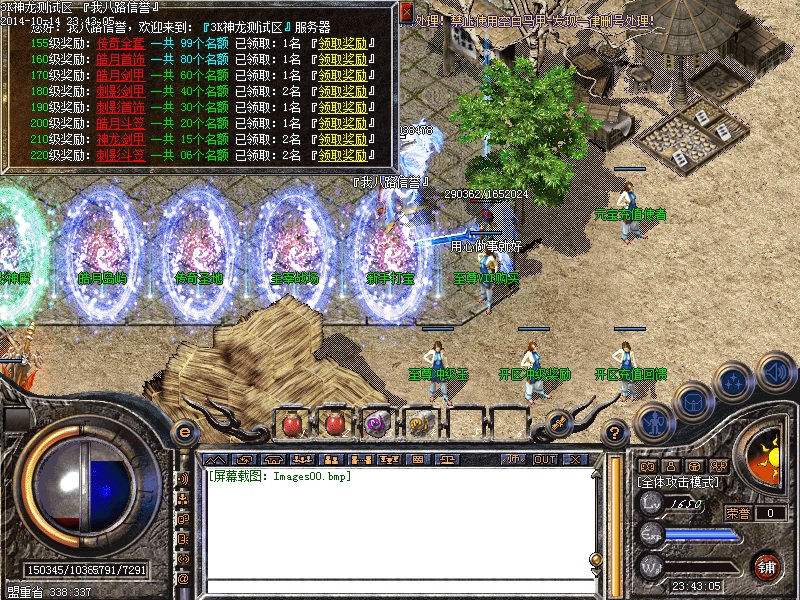Open the 神龙剑甲 reward item link
The width and height of the screenshot is (800, 600).
116,139
